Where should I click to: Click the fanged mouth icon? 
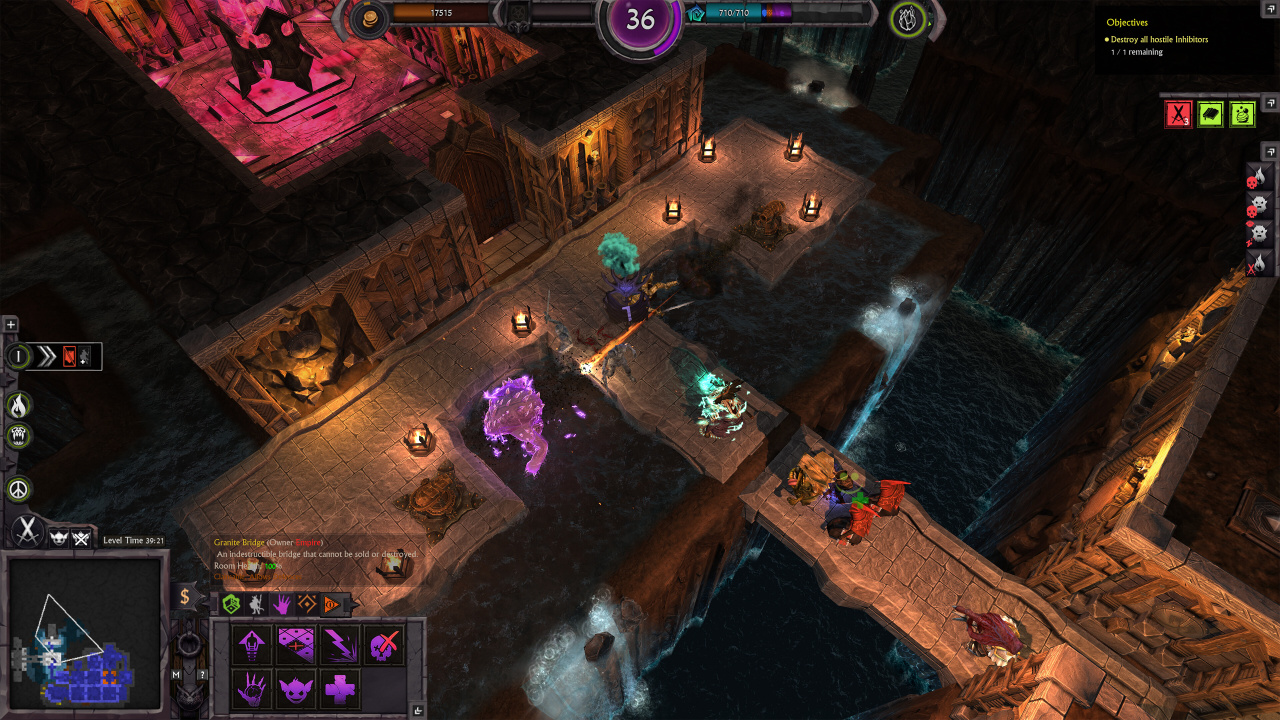[19, 436]
